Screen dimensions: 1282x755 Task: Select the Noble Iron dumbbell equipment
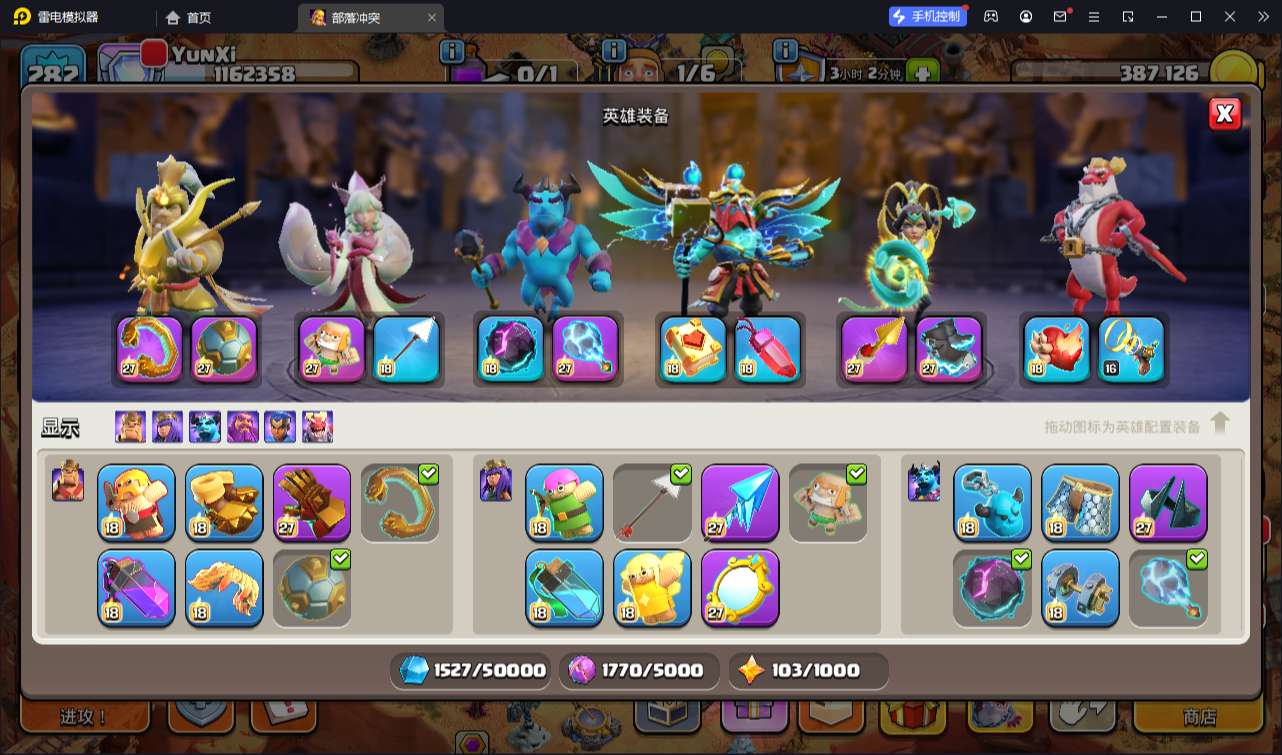pyautogui.click(x=1080, y=587)
